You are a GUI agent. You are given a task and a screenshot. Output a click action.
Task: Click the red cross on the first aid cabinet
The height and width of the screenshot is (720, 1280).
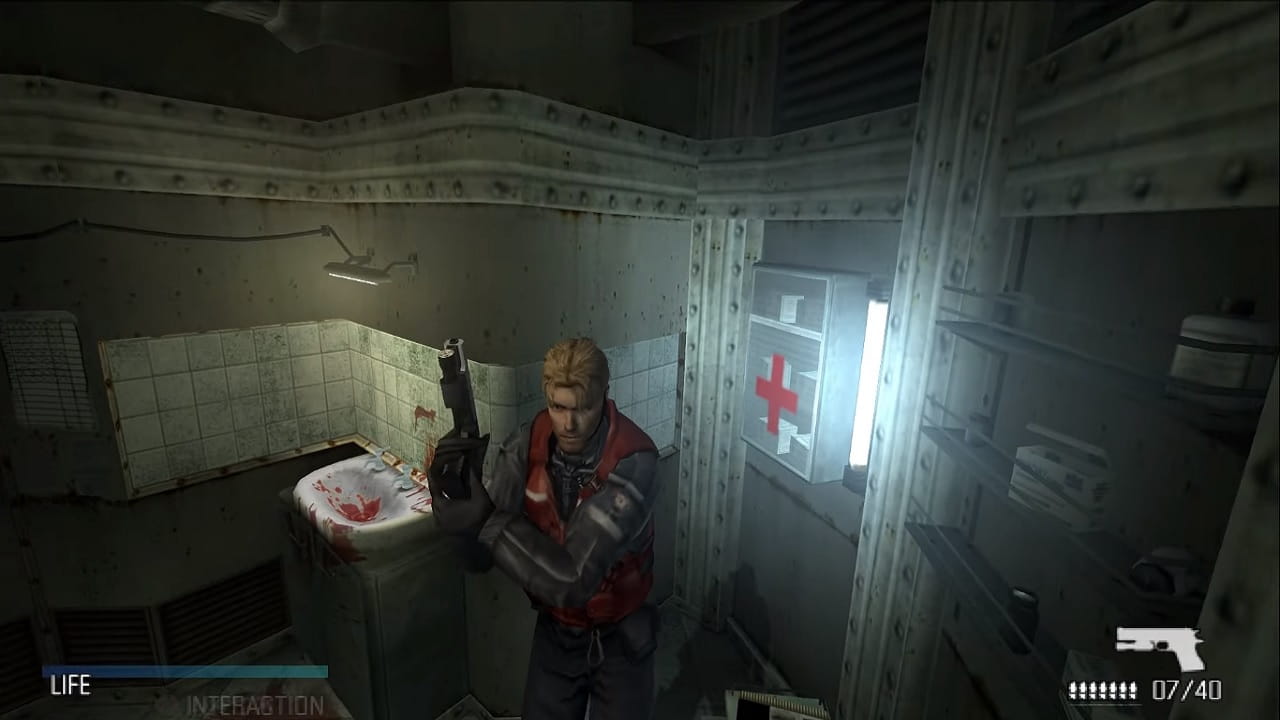pos(777,390)
